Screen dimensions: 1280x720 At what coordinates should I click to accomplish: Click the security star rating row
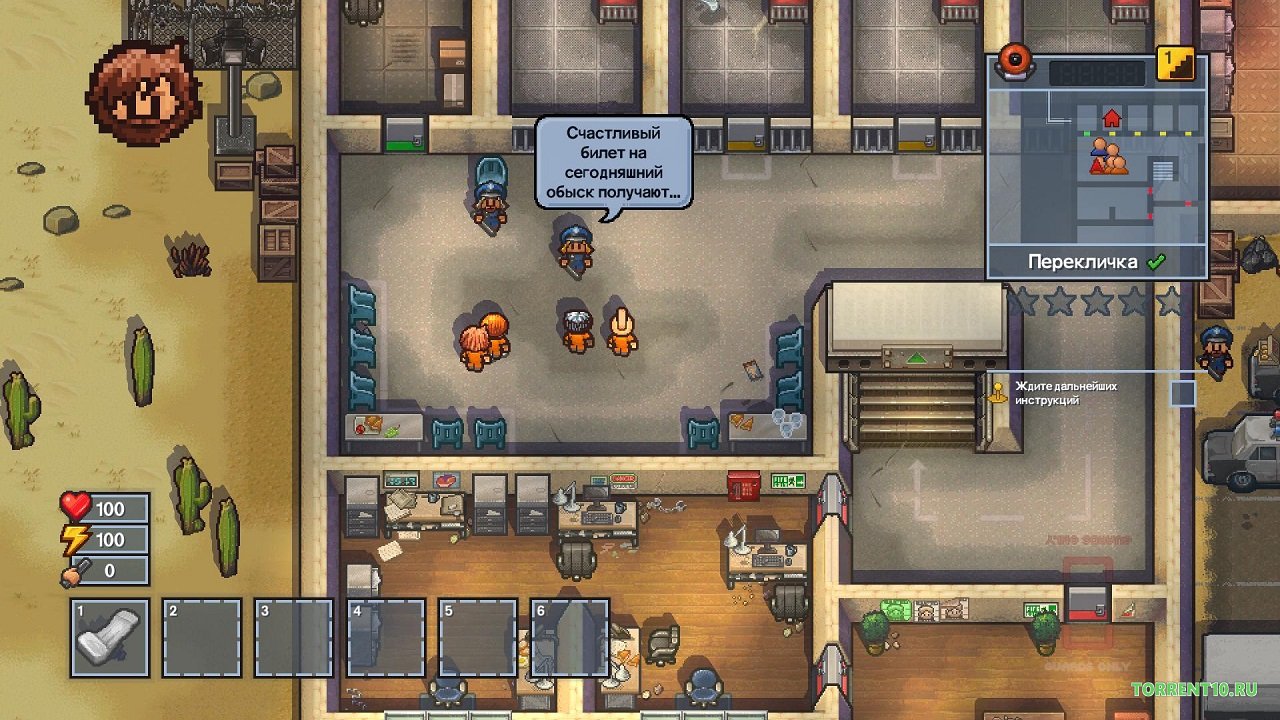1096,300
